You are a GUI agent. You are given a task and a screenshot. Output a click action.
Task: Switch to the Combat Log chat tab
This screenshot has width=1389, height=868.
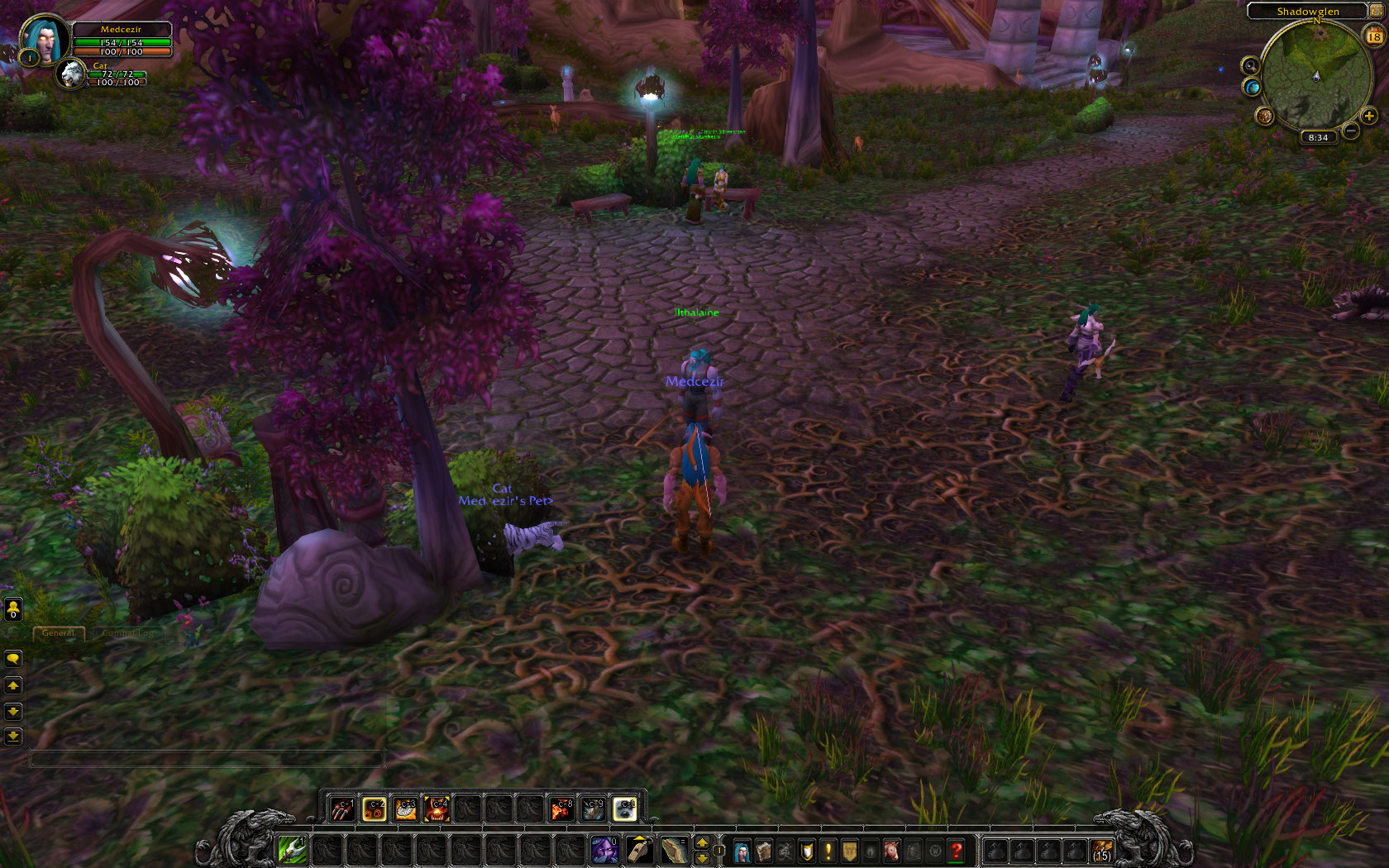[127, 633]
